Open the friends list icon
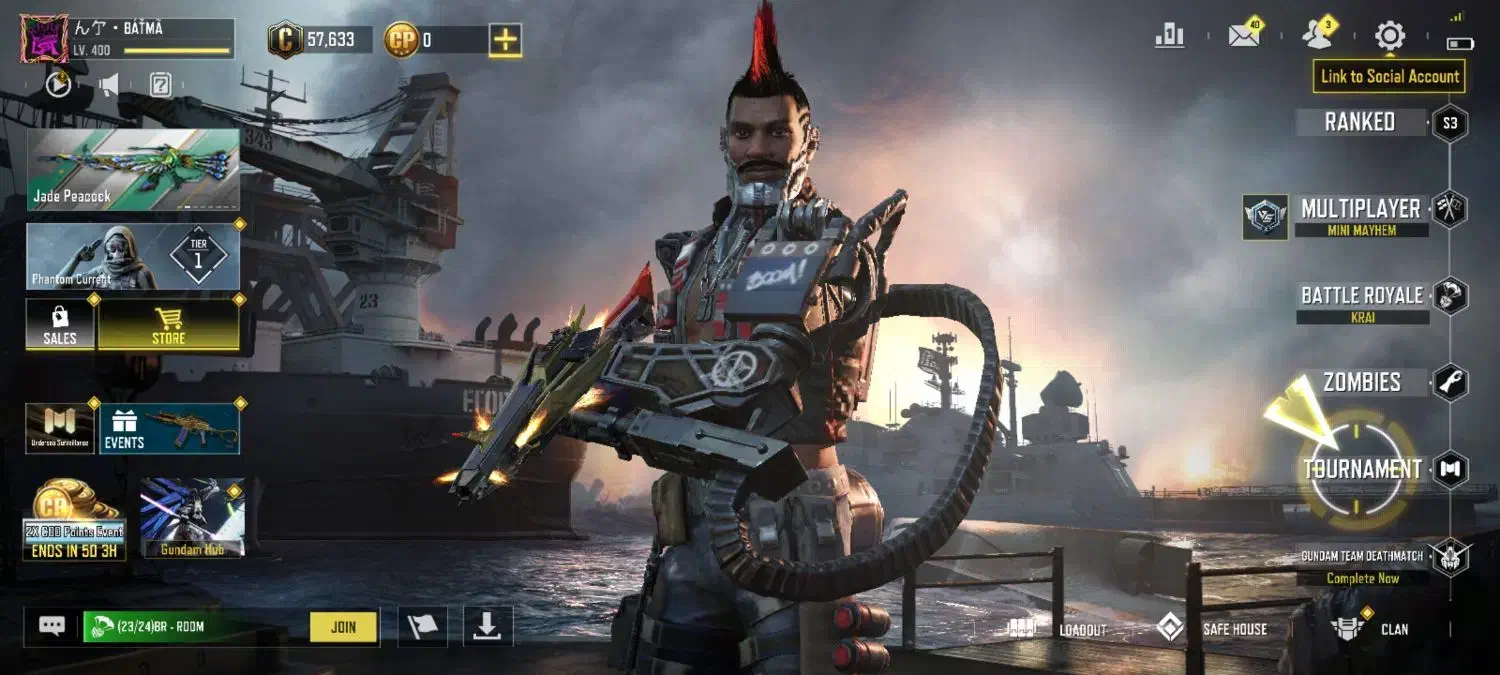The width and height of the screenshot is (1500, 675). click(1317, 36)
